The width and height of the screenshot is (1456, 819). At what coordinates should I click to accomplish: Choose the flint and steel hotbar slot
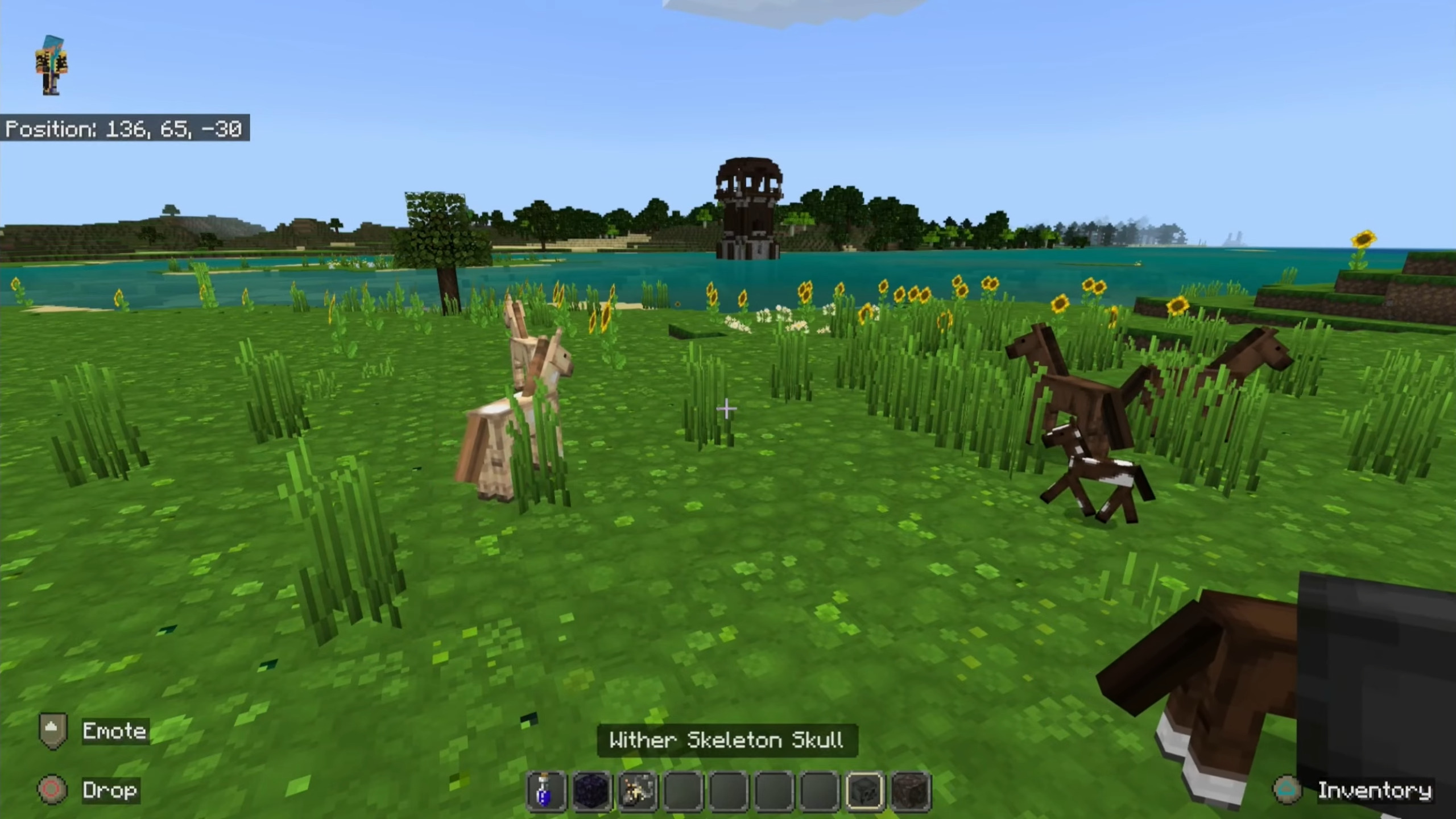click(637, 791)
